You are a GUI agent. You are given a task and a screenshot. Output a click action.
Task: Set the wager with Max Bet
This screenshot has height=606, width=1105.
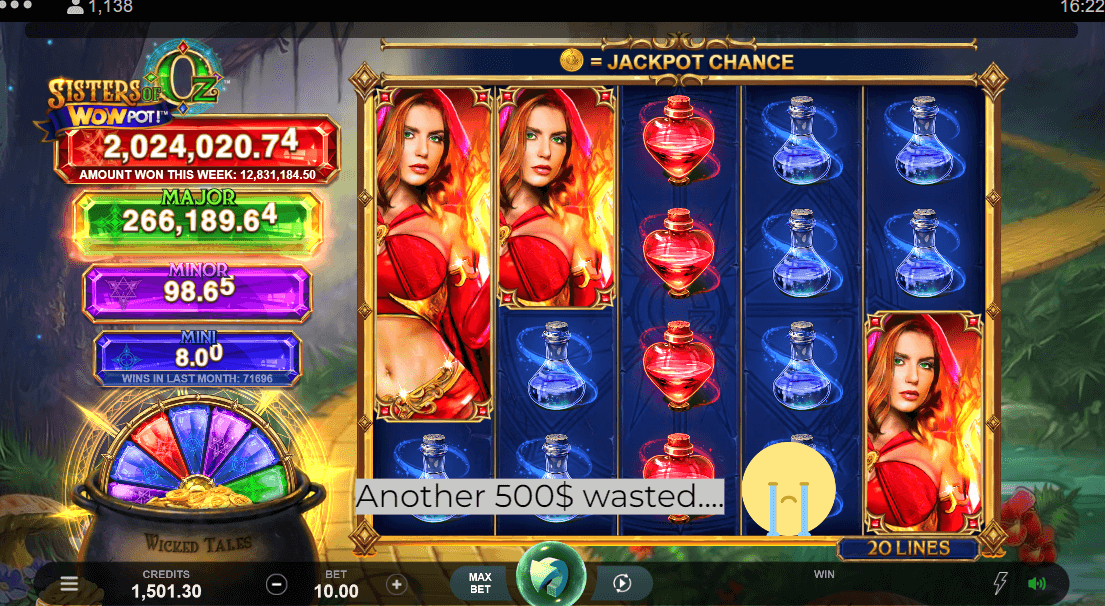coord(480,583)
